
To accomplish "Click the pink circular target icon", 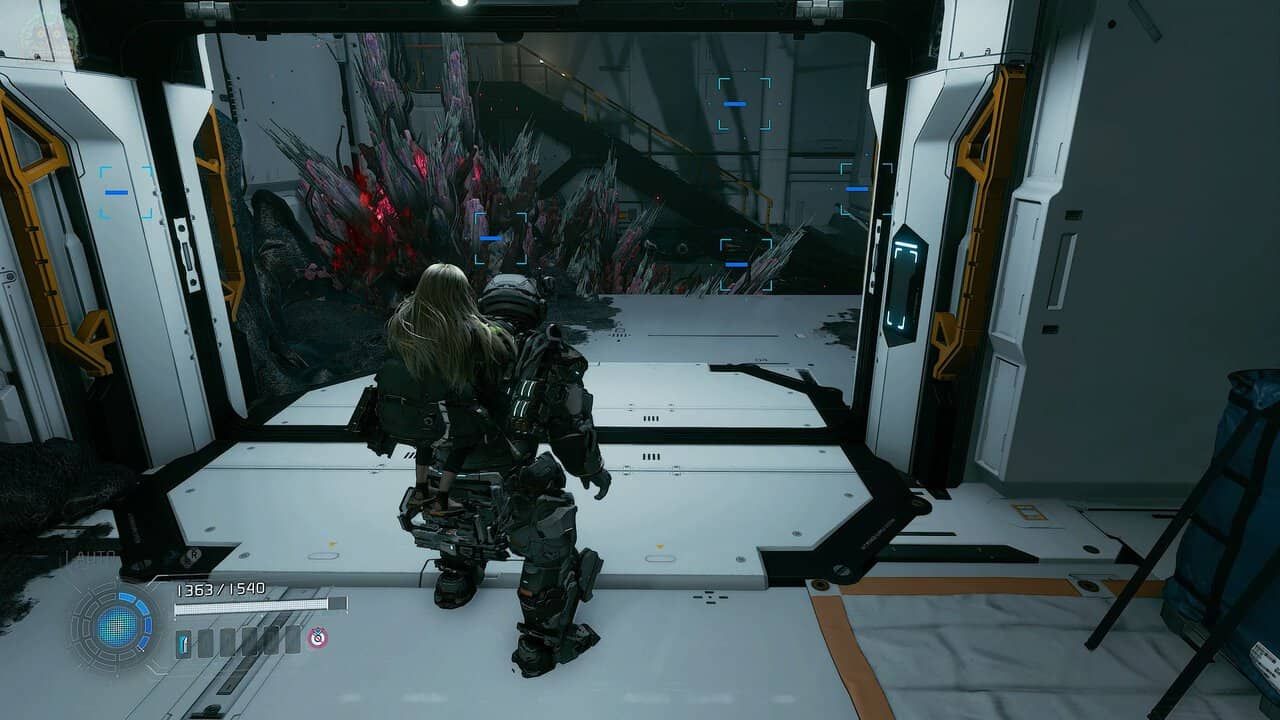I will point(317,637).
